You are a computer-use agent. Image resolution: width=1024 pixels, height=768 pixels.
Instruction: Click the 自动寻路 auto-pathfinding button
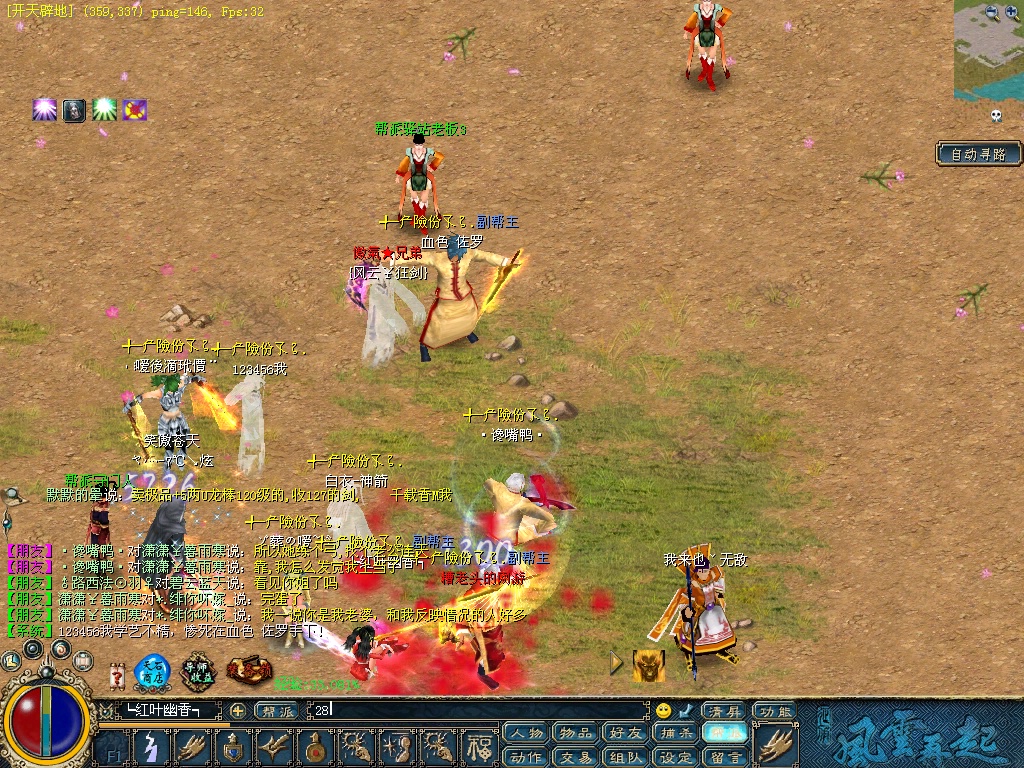(x=979, y=154)
